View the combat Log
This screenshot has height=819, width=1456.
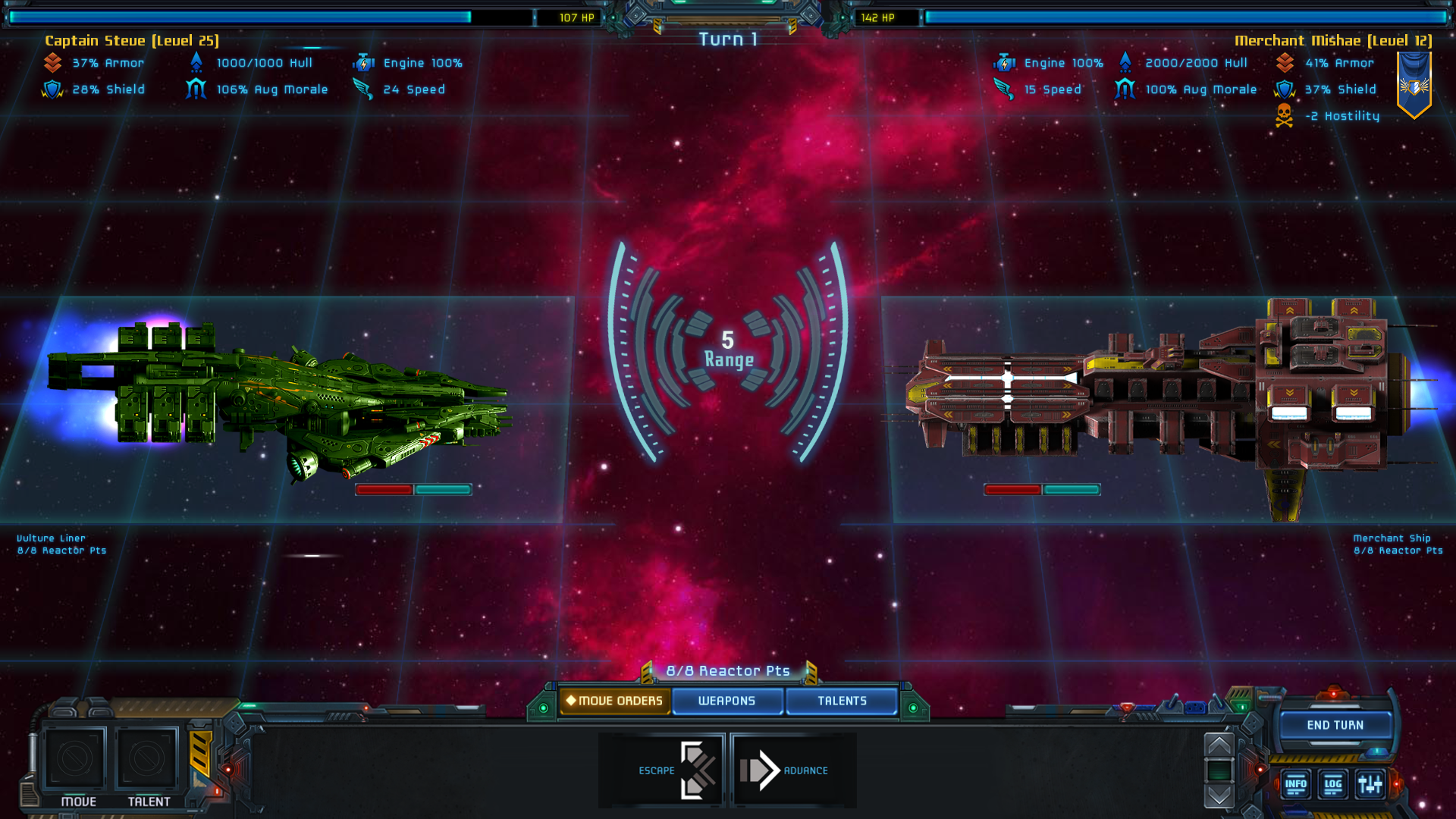click(x=1332, y=784)
